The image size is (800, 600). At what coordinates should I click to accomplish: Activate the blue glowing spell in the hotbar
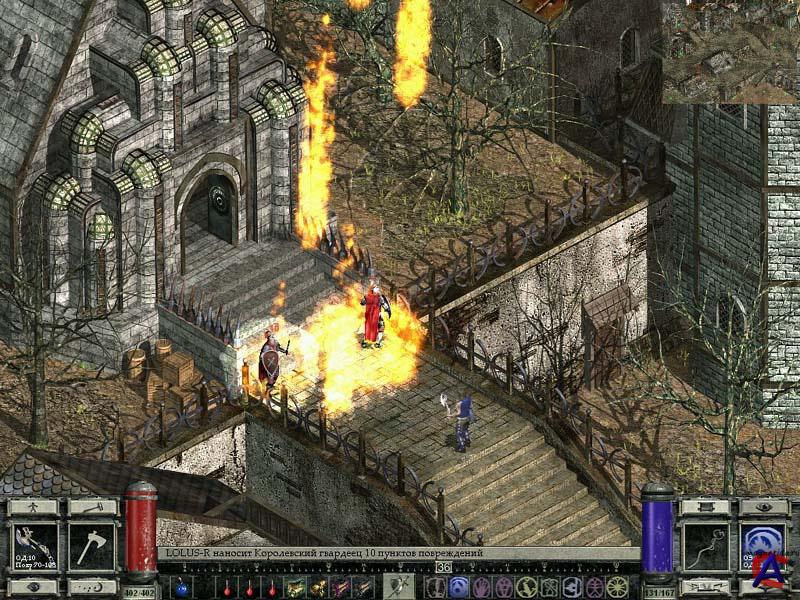[x=459, y=587]
